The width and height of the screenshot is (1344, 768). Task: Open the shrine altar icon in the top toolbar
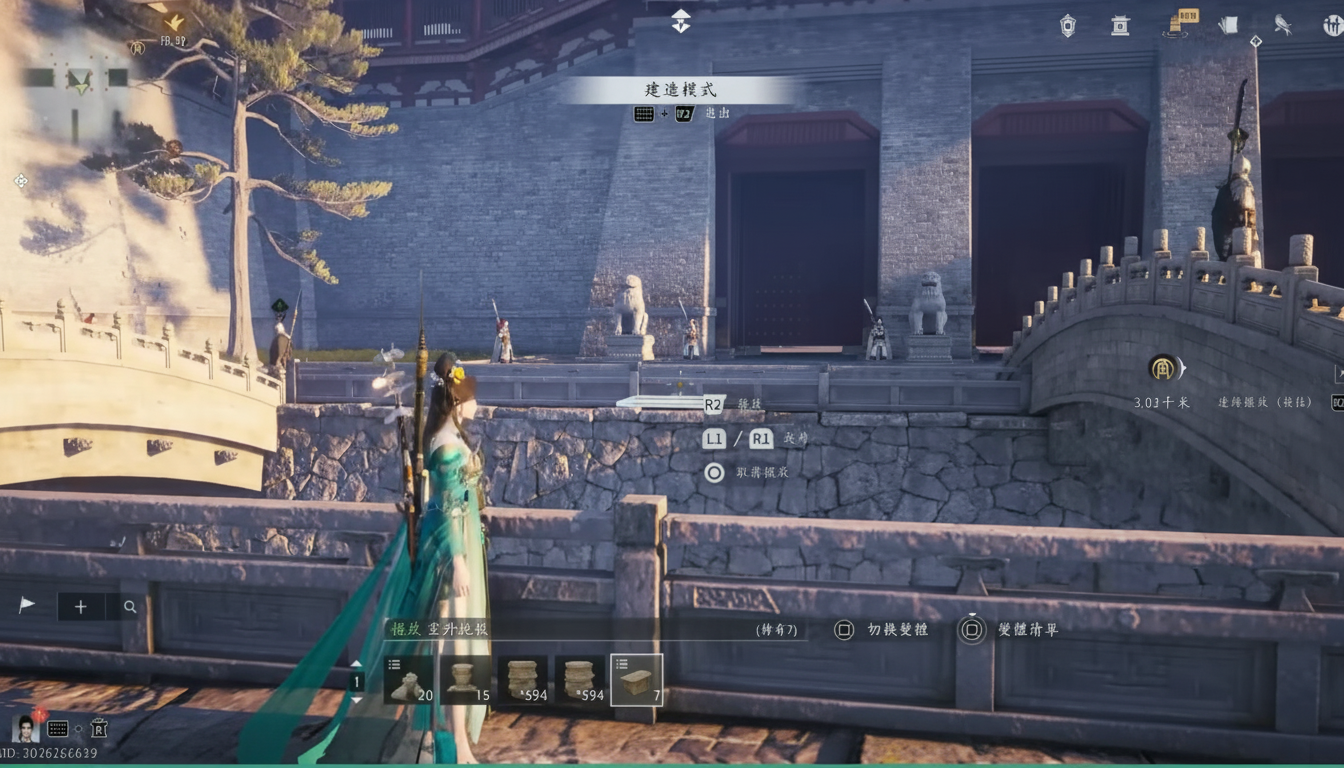pos(1118,26)
